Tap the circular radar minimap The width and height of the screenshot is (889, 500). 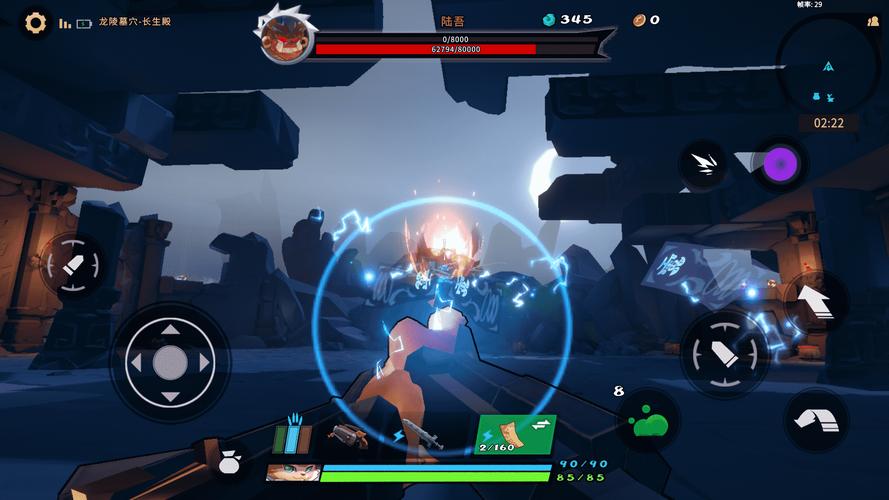tap(828, 66)
